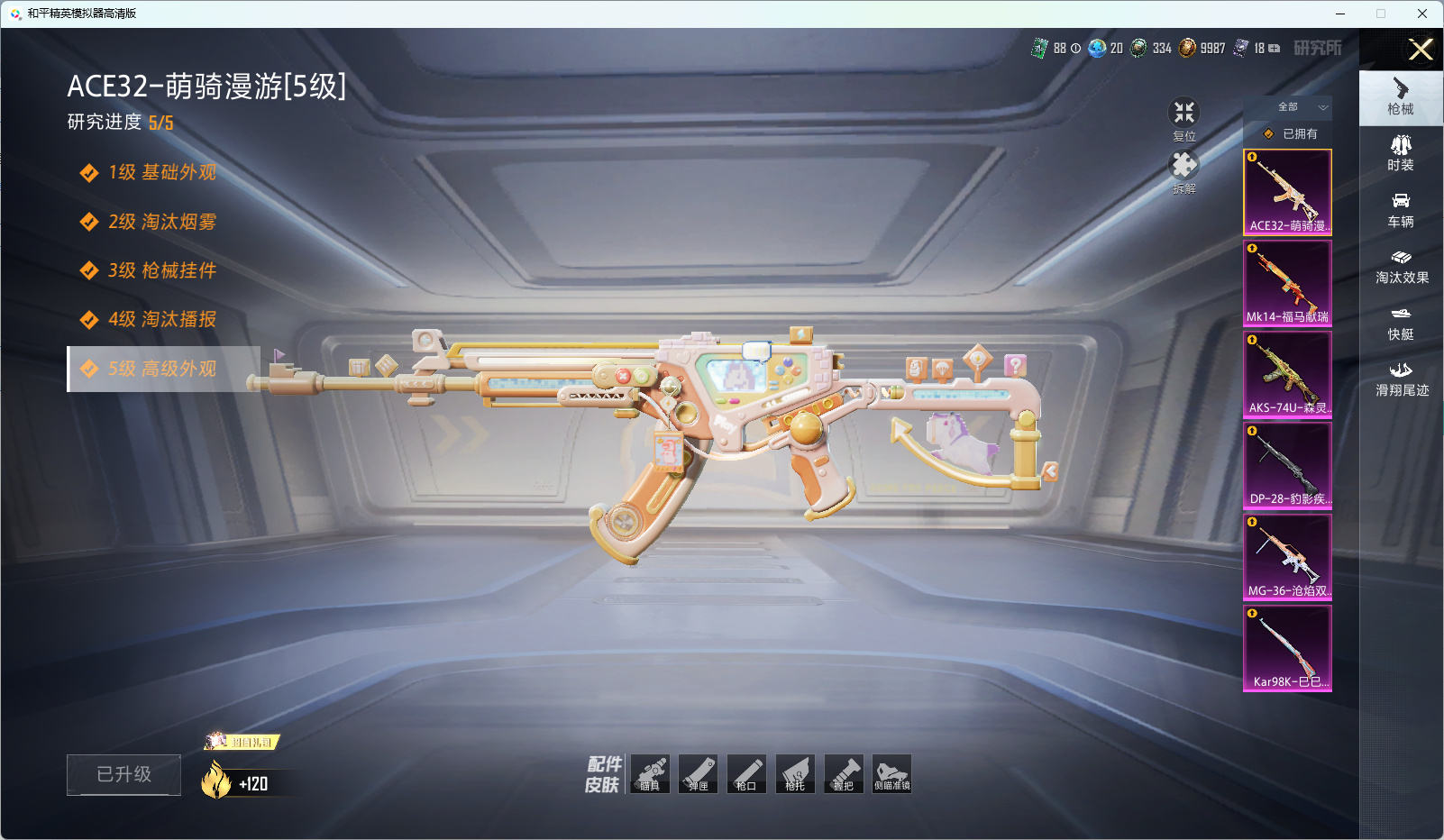Viewport: 1444px width, 840px height.
Task: Select the 1级 基础外观 research level
Action: coord(162,172)
